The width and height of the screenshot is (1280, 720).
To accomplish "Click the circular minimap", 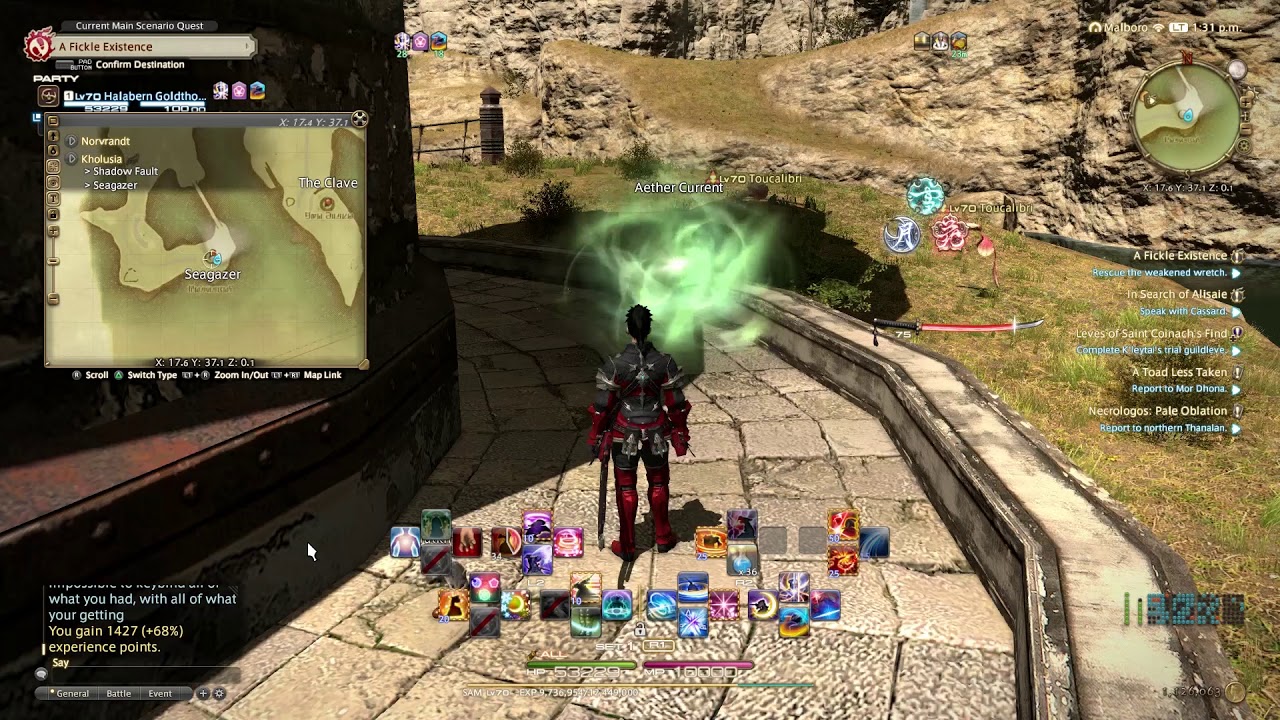I will tap(1187, 118).
